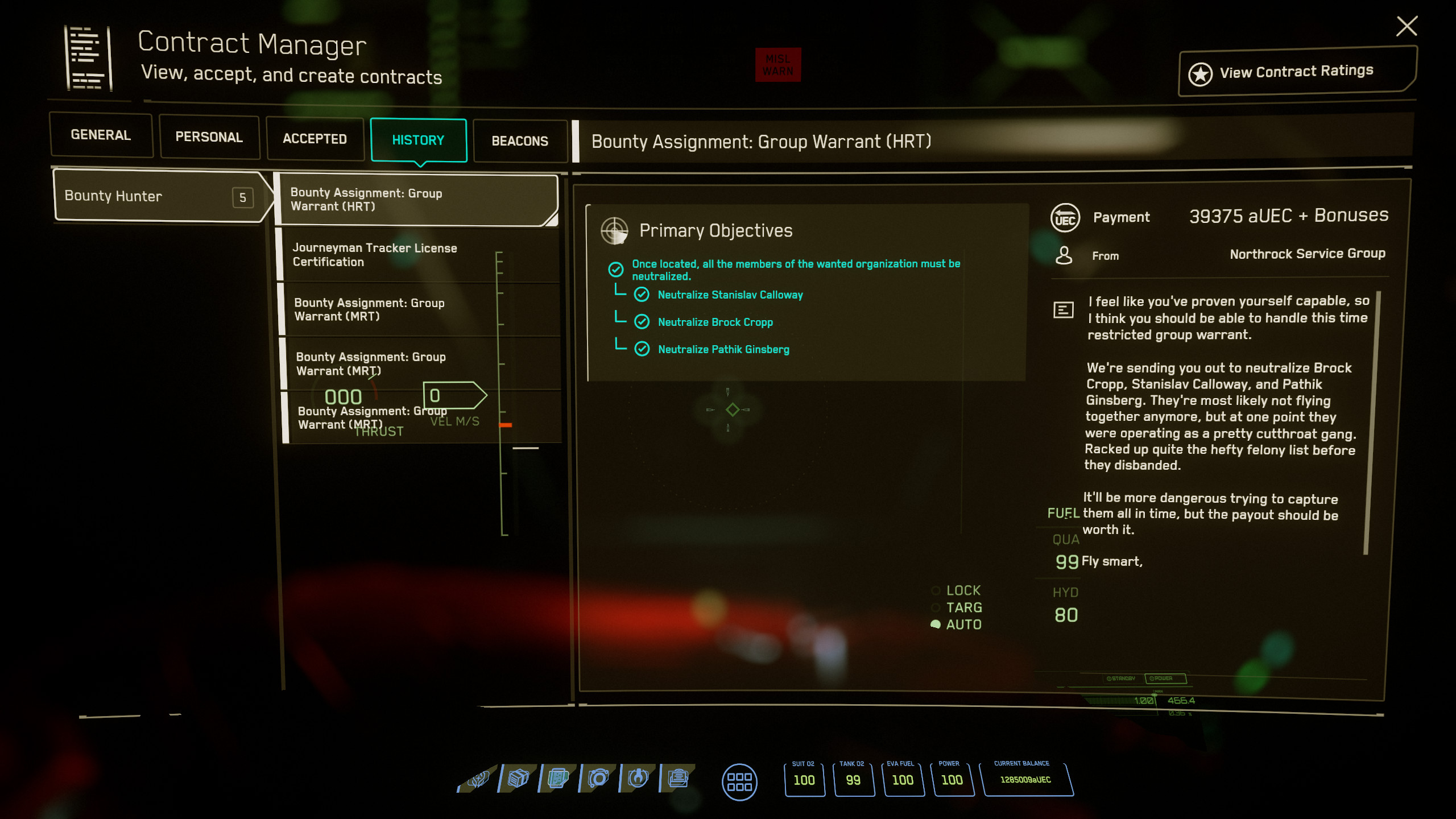The image size is (1456, 819).
Task: Click the contract description scrollbar
Action: coord(1372,421)
